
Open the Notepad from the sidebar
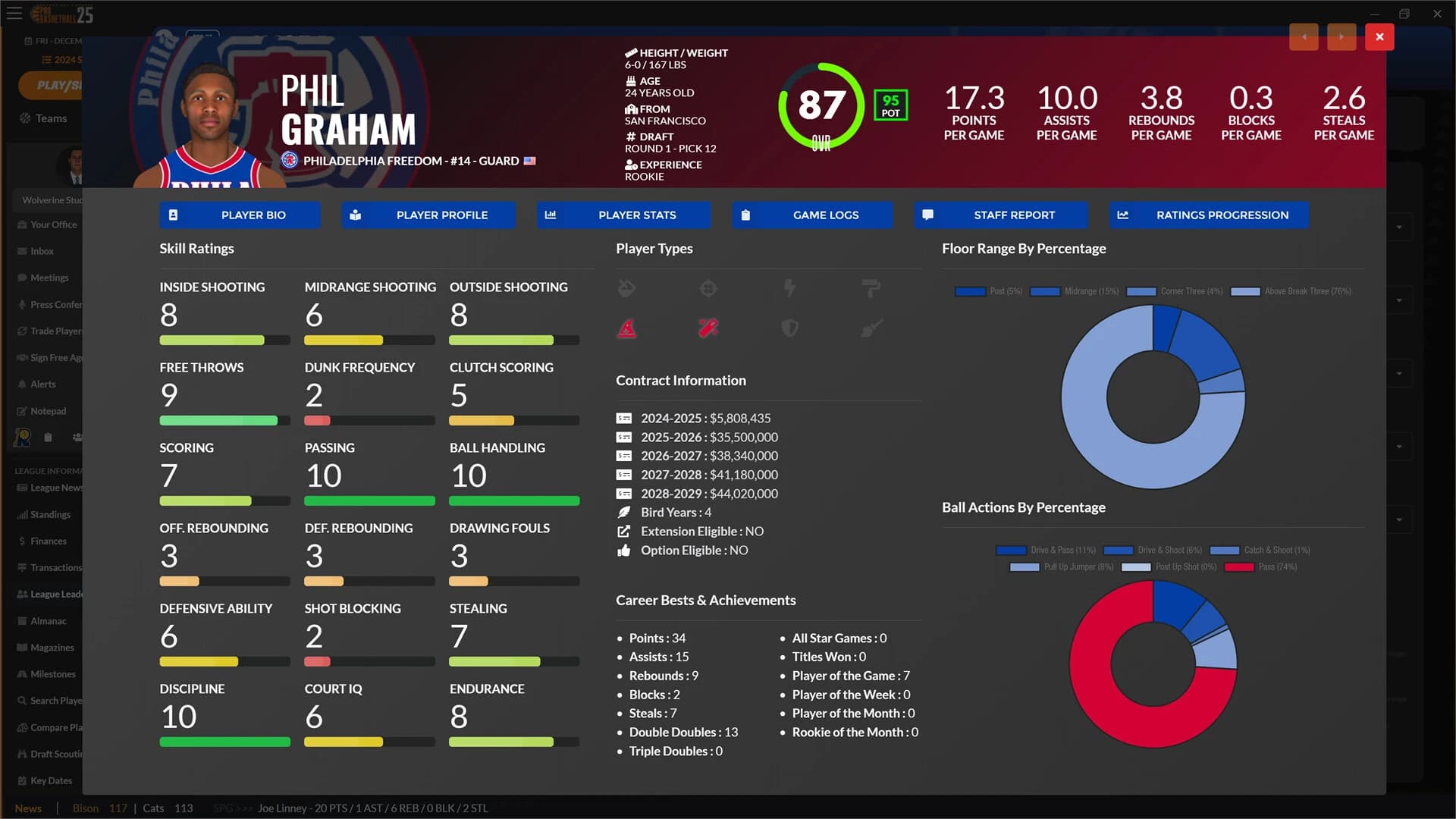click(21, 410)
